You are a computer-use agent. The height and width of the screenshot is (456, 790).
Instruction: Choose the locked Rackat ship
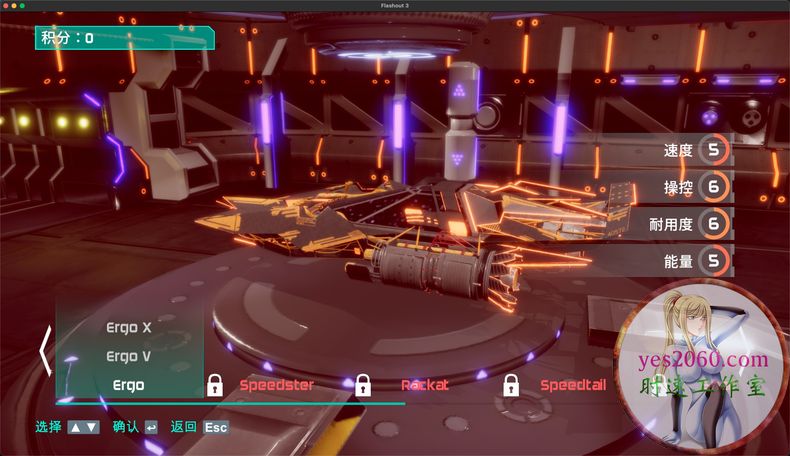(x=425, y=385)
